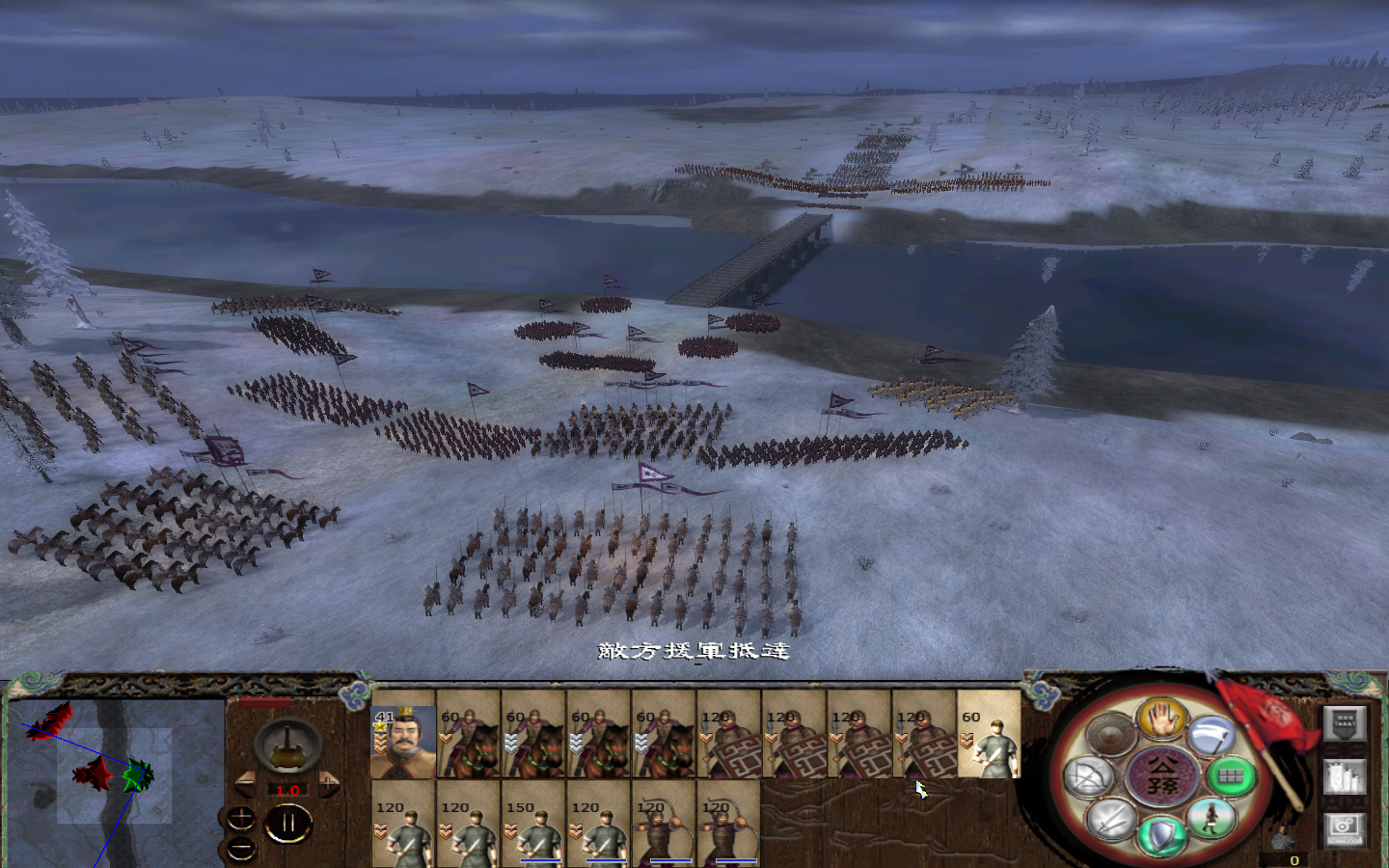Viewport: 1389px width, 868px height.
Task: Click the minimap zoom-in plus button
Action: pyautogui.click(x=240, y=818)
